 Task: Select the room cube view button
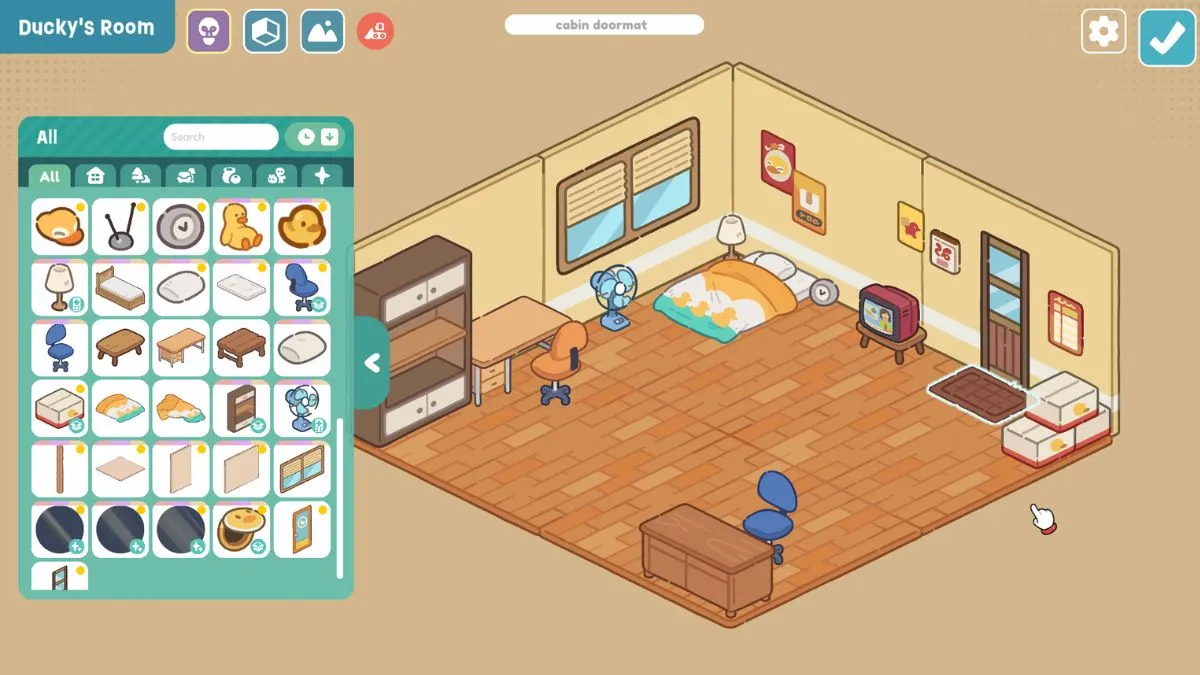[x=265, y=32]
